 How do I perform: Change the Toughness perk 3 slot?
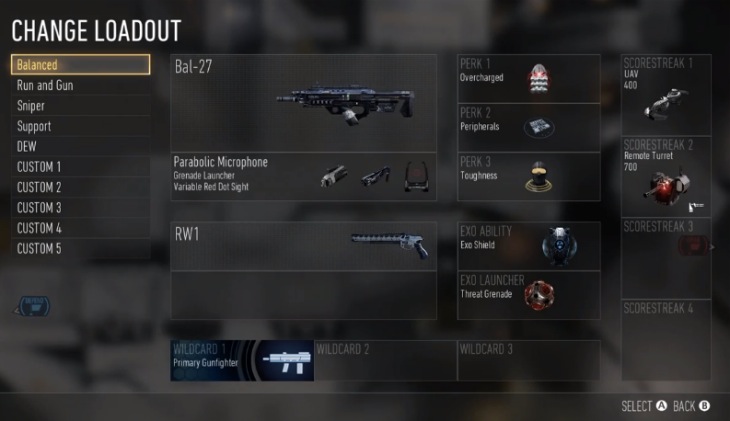tap(529, 176)
